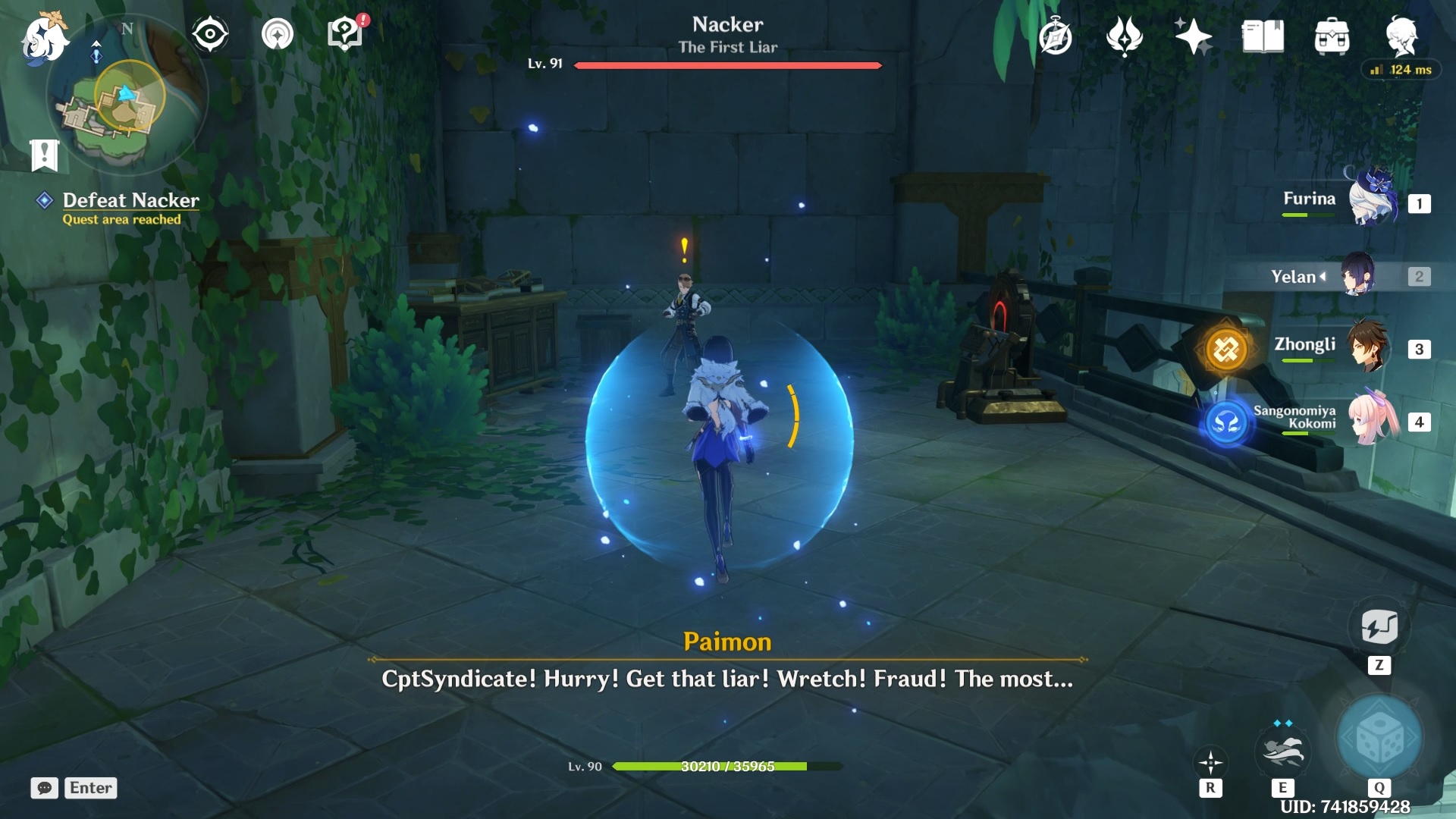Viewport: 1456px width, 819px height.
Task: Use the gadget icon above Z
Action: click(1379, 627)
